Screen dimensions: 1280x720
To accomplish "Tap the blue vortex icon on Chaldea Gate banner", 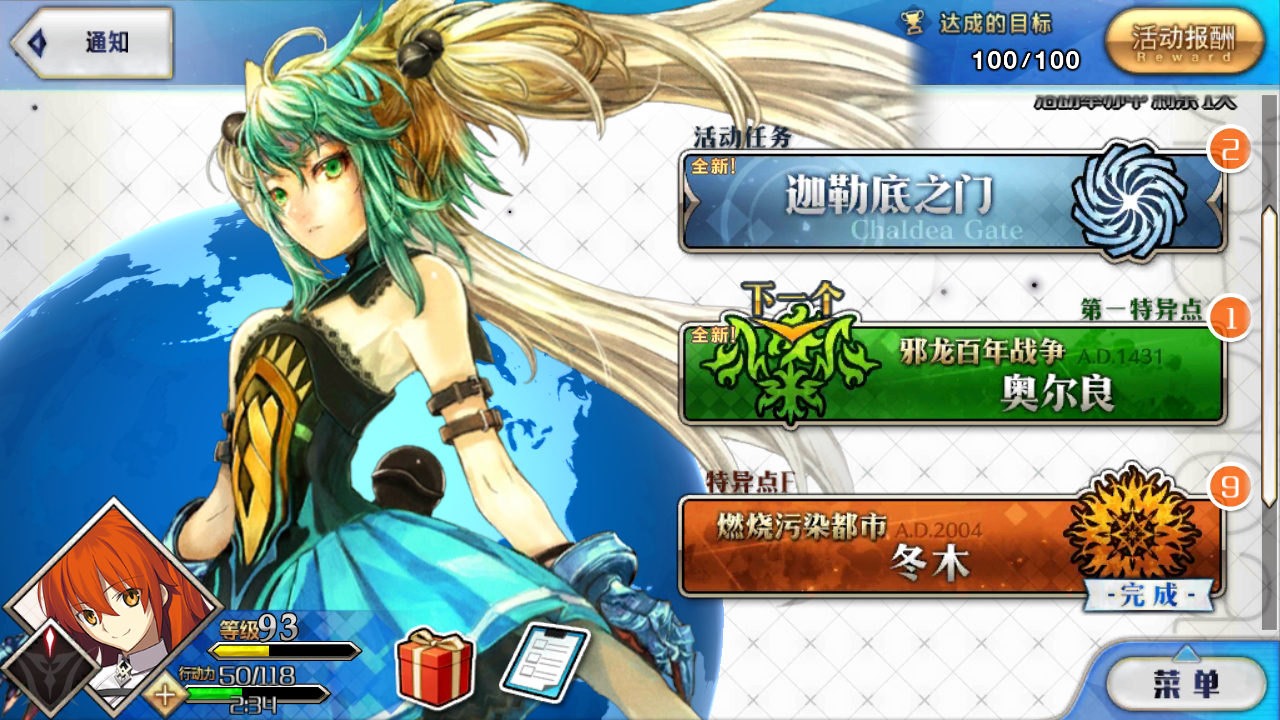I will [1131, 201].
